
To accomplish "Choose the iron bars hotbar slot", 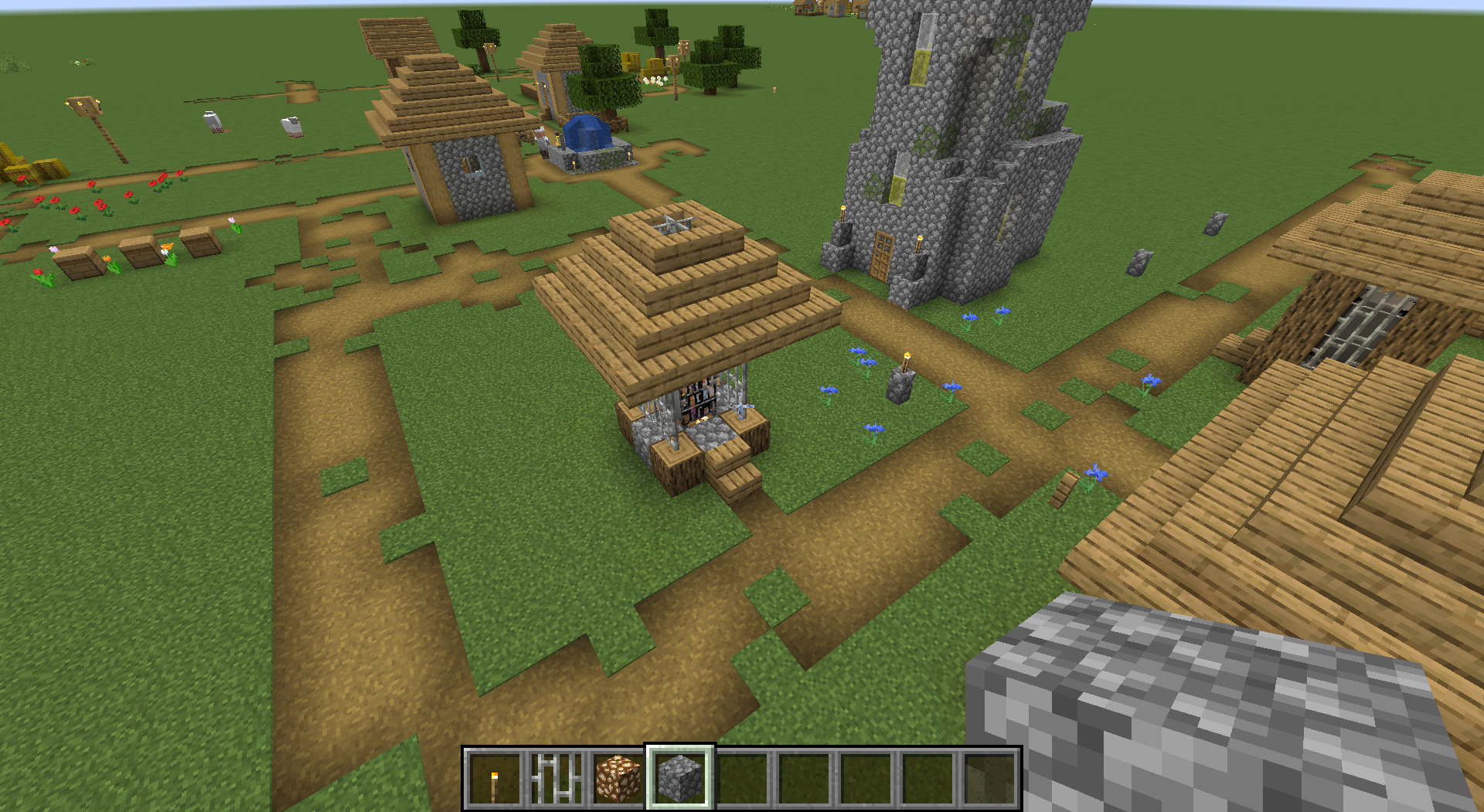I will [x=556, y=779].
